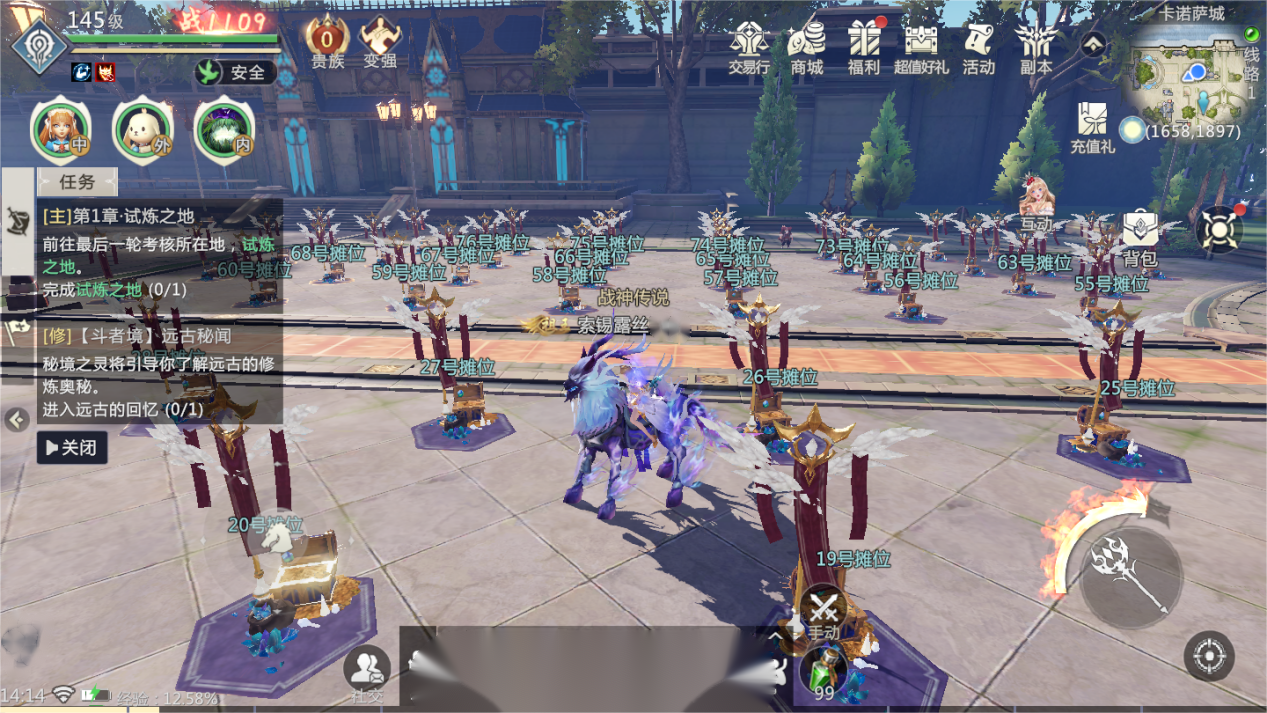1267x713 pixels.
Task: Toggle the 安全 safe mode button
Action: [x=236, y=72]
